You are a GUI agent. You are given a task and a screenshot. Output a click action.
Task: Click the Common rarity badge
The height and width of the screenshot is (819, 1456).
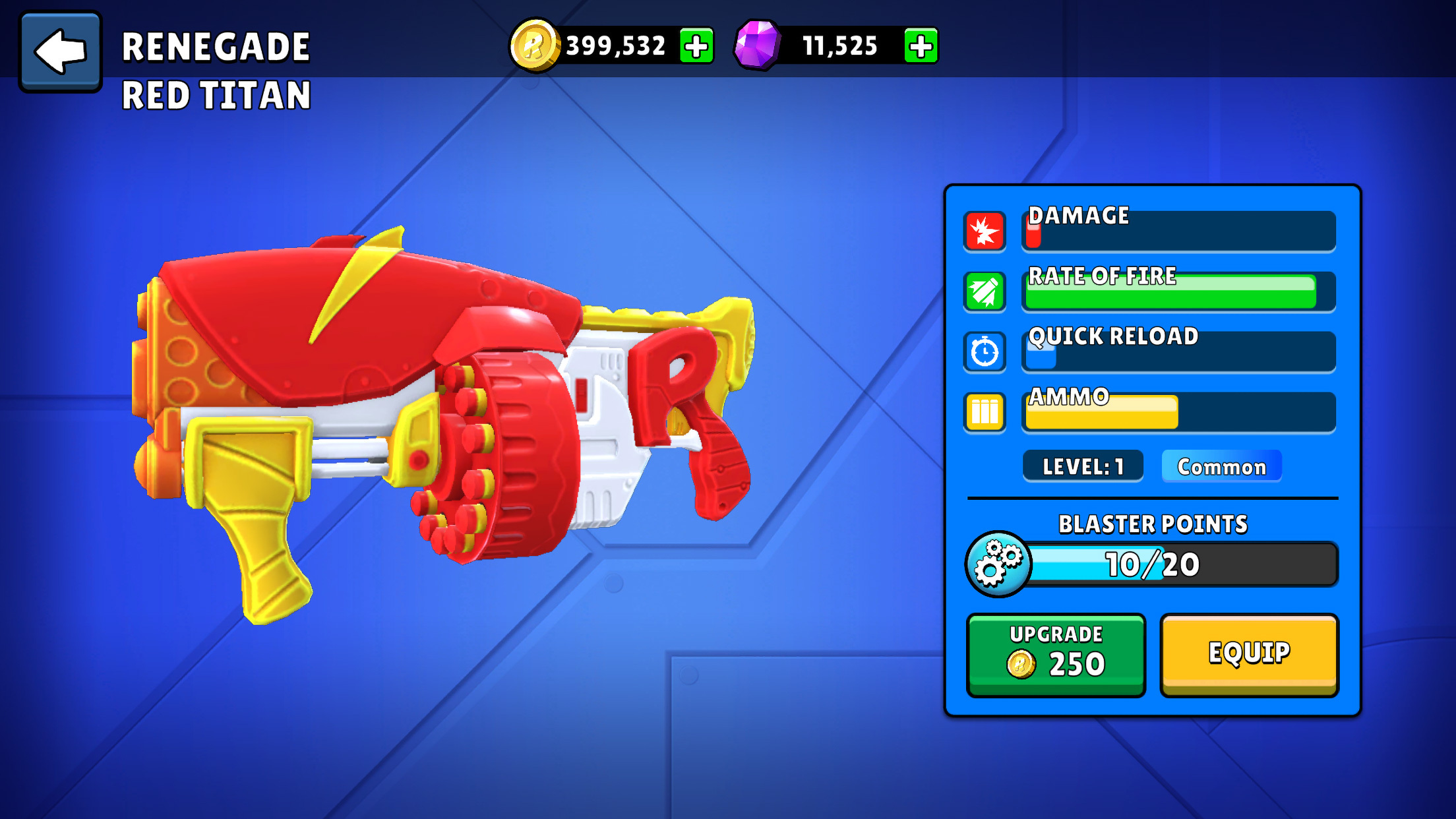1221,467
